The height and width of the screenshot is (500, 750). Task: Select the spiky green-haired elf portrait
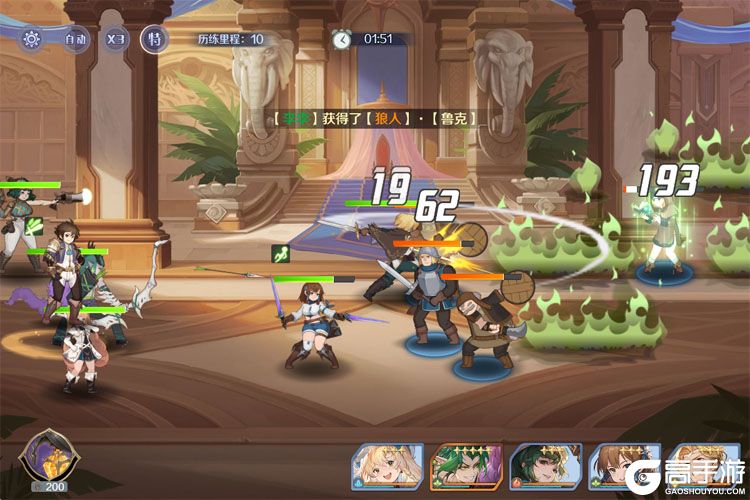tap(466, 466)
